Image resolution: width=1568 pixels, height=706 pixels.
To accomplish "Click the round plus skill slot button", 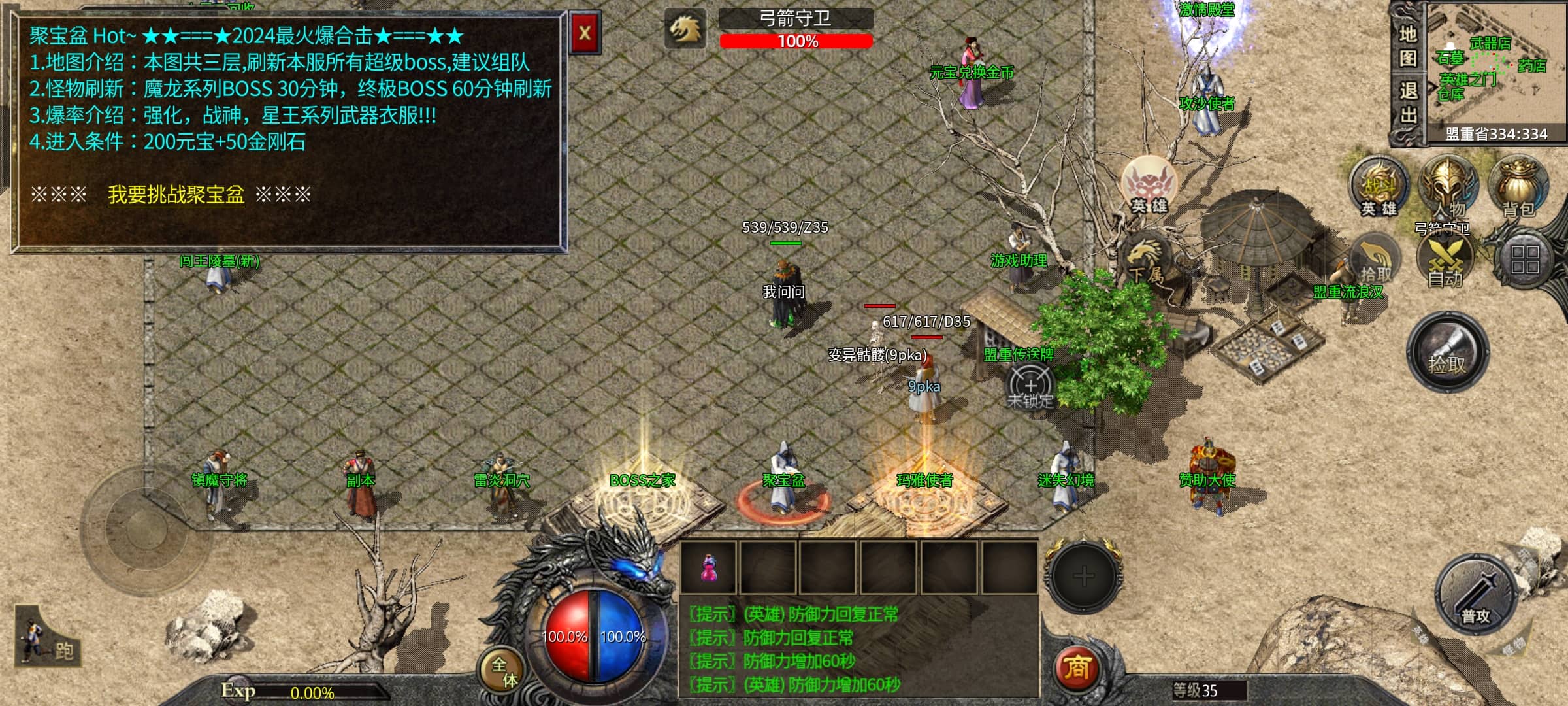I will 1083,576.
